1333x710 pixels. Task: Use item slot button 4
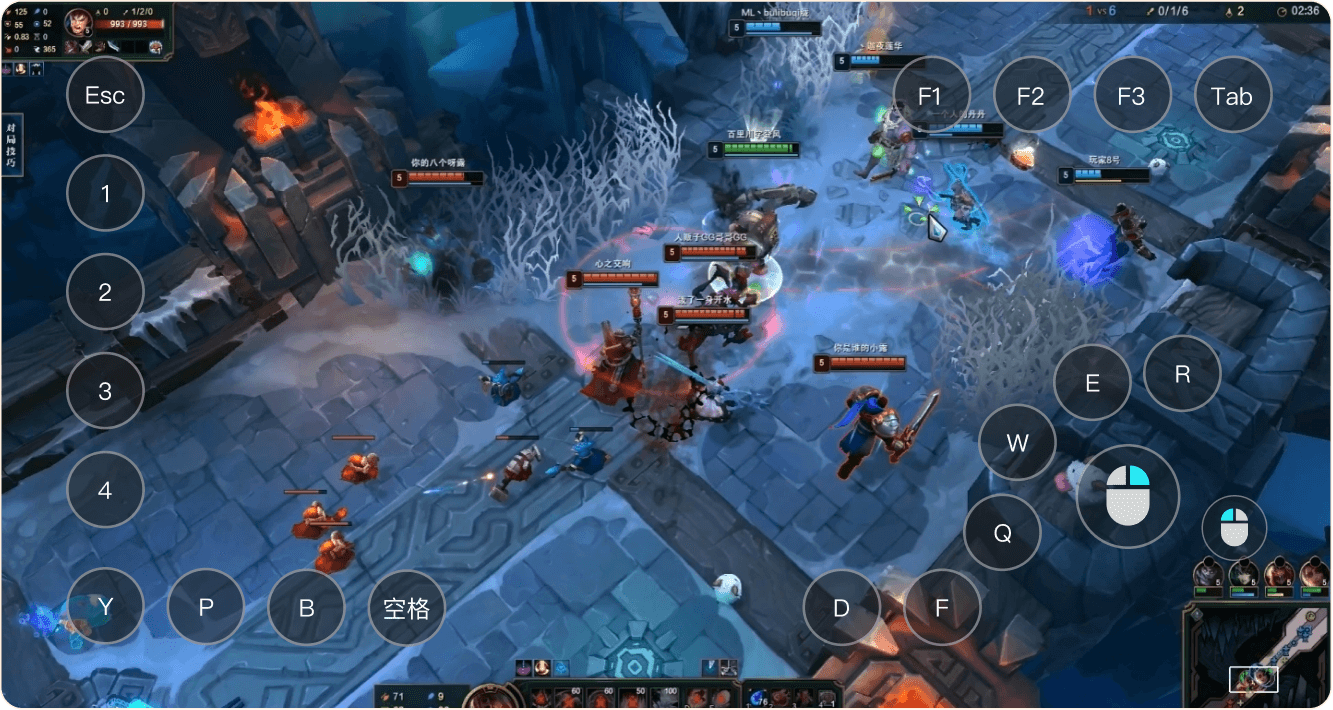(105, 491)
